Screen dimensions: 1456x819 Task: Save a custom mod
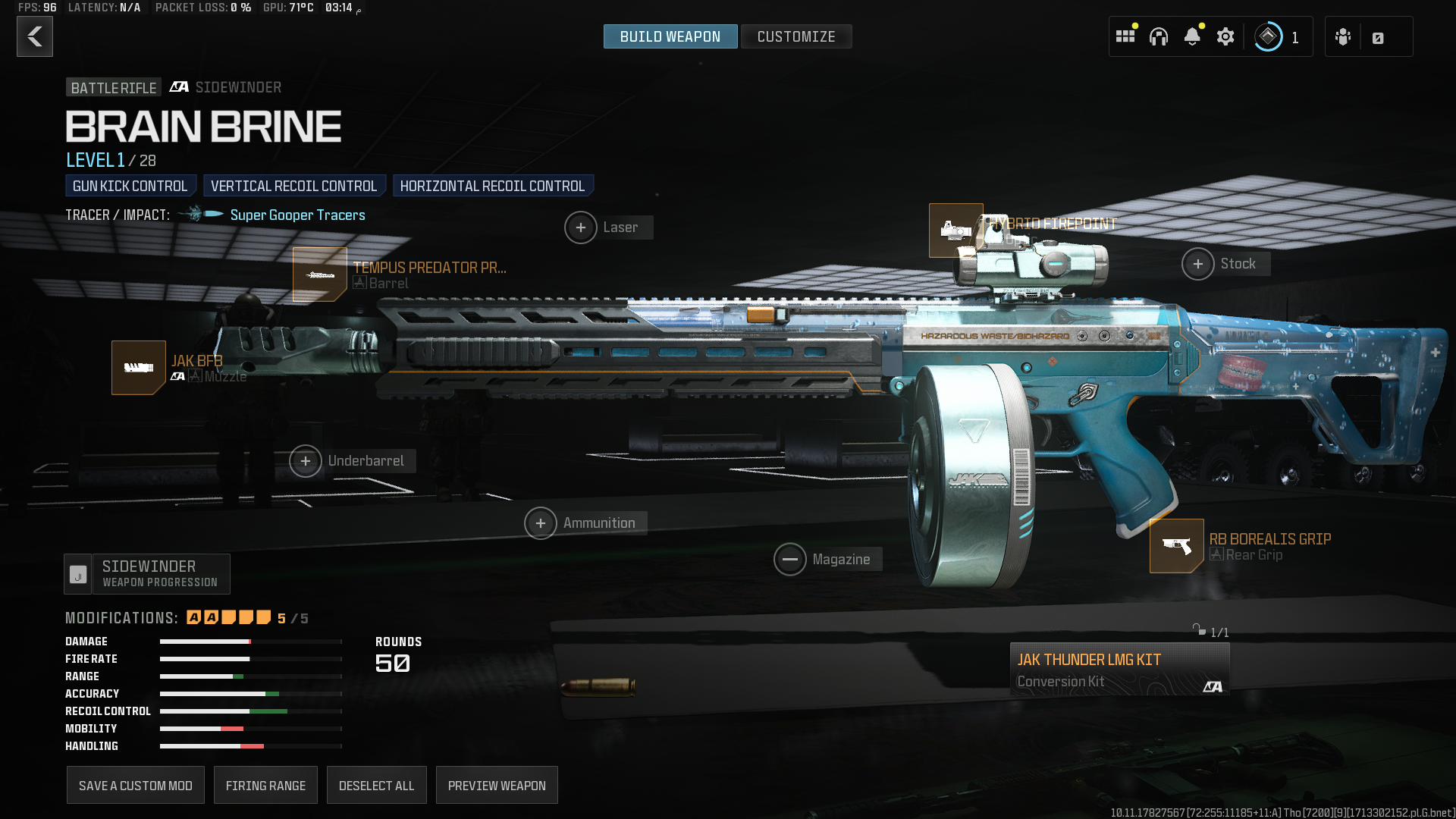pos(136,786)
